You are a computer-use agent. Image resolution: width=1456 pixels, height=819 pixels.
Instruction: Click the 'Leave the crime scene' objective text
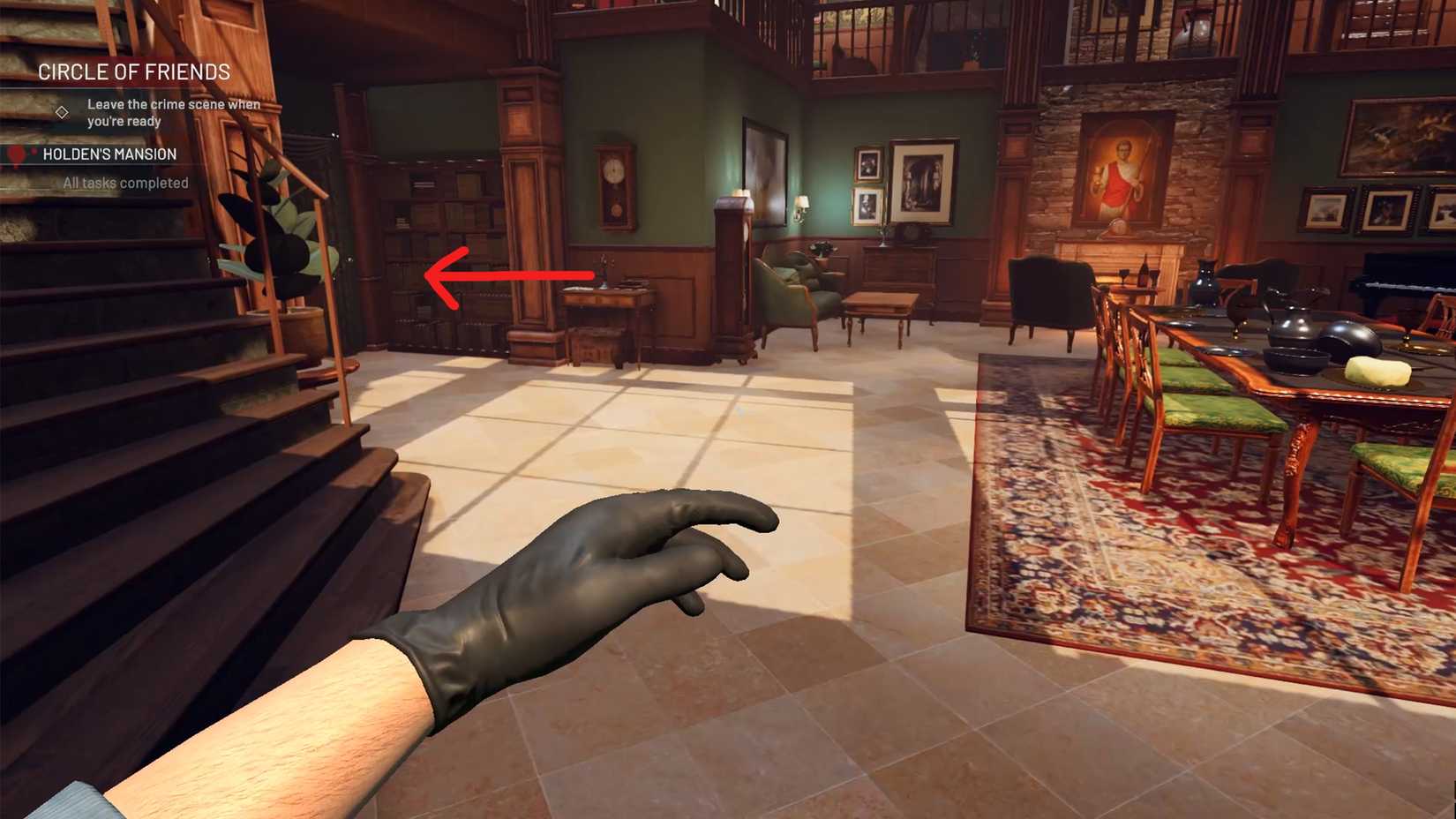coord(173,112)
